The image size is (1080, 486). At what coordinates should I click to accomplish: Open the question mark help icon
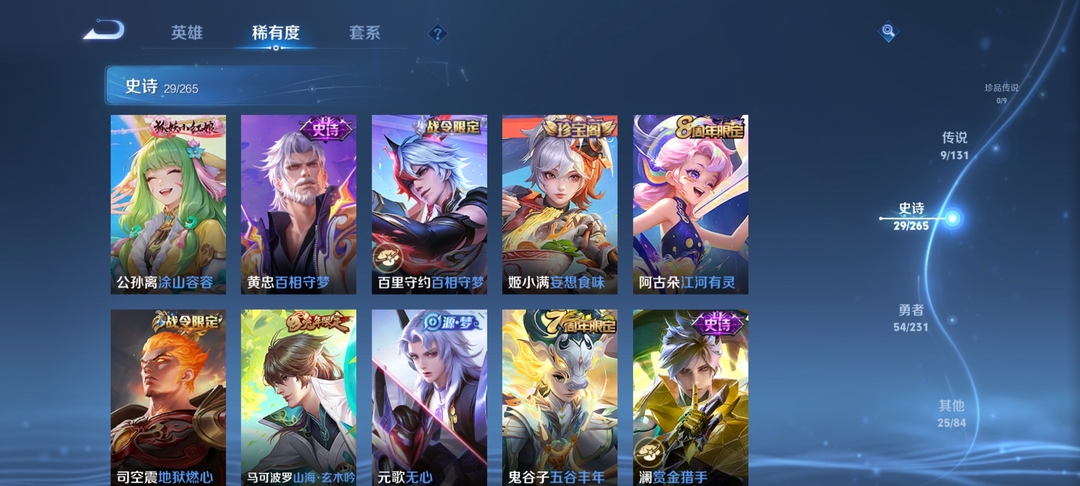[x=437, y=34]
